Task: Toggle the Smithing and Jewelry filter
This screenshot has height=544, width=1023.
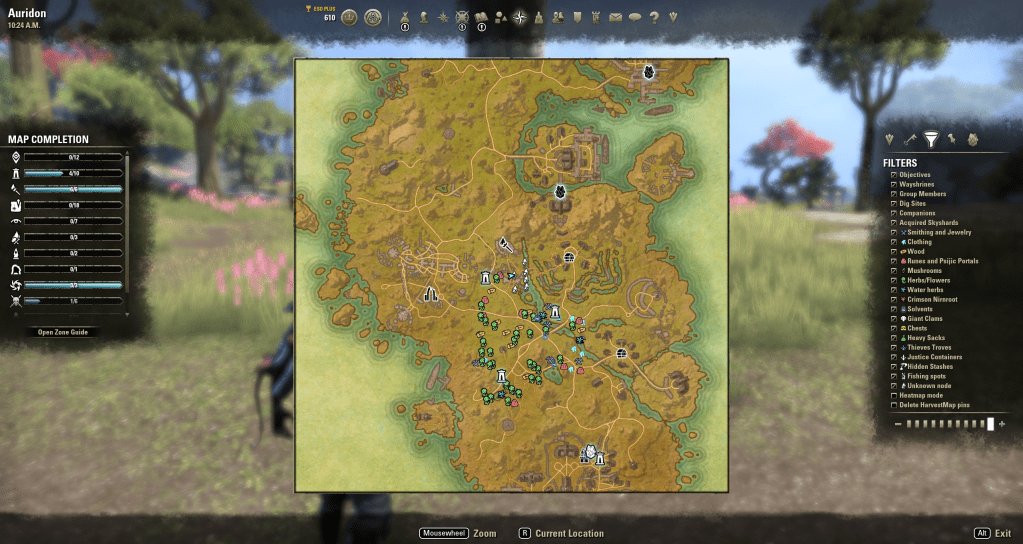Action: [893, 232]
